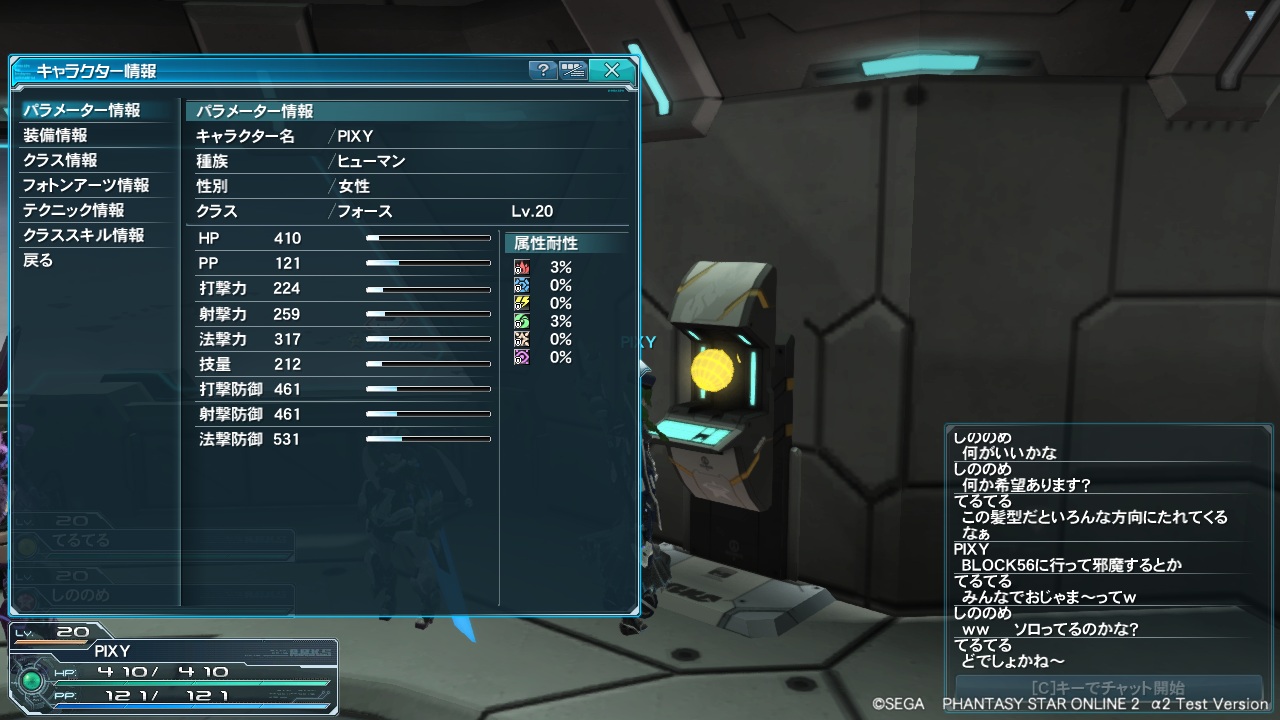
Task: Click the question mark help button
Action: coord(542,70)
